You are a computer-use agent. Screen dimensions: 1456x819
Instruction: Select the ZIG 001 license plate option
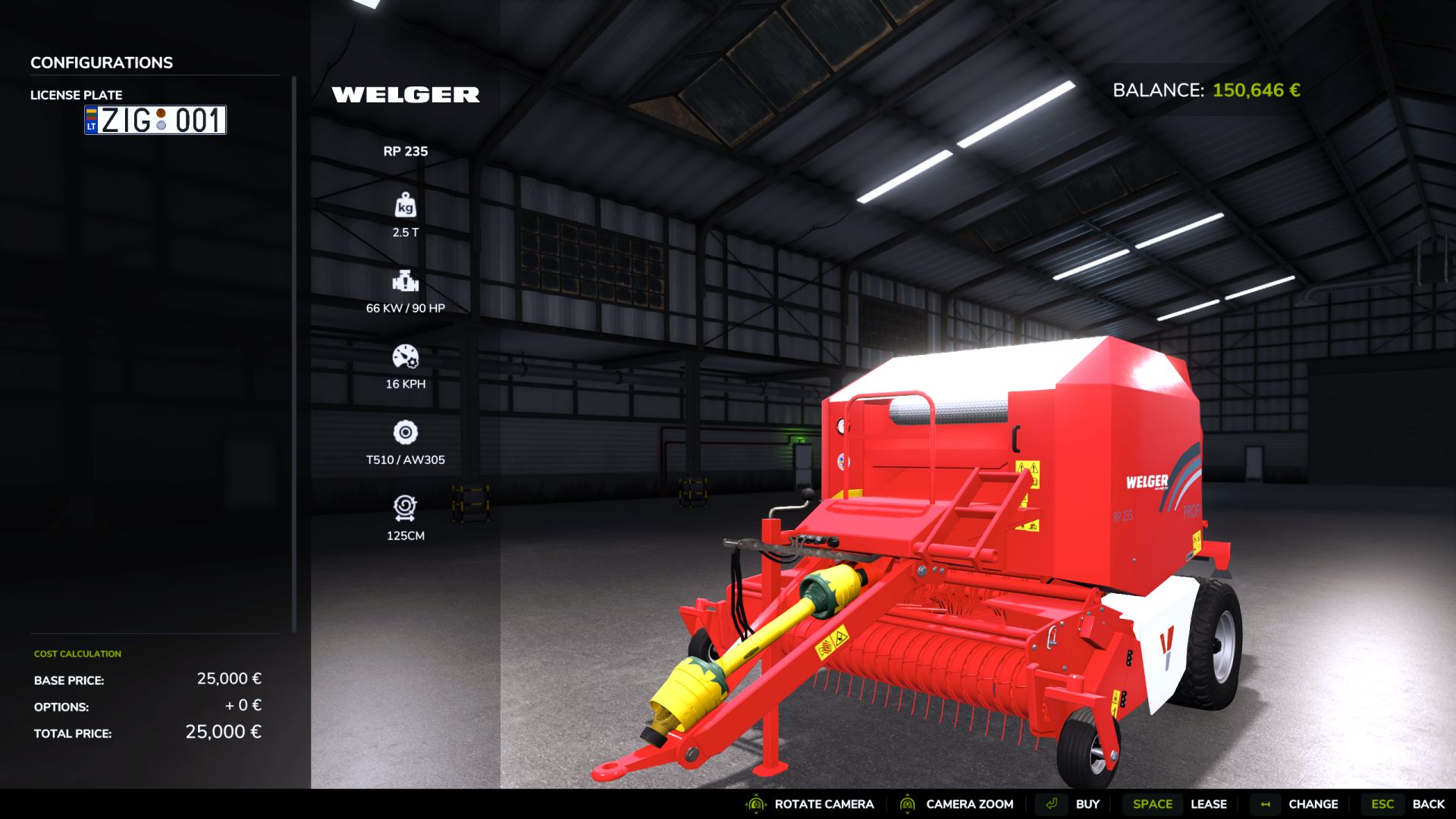(155, 121)
